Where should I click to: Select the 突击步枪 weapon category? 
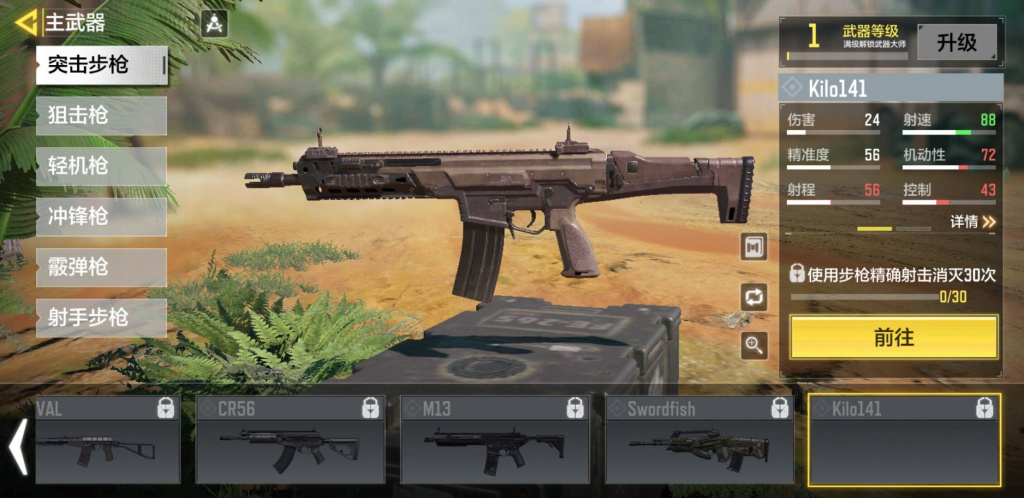100,65
